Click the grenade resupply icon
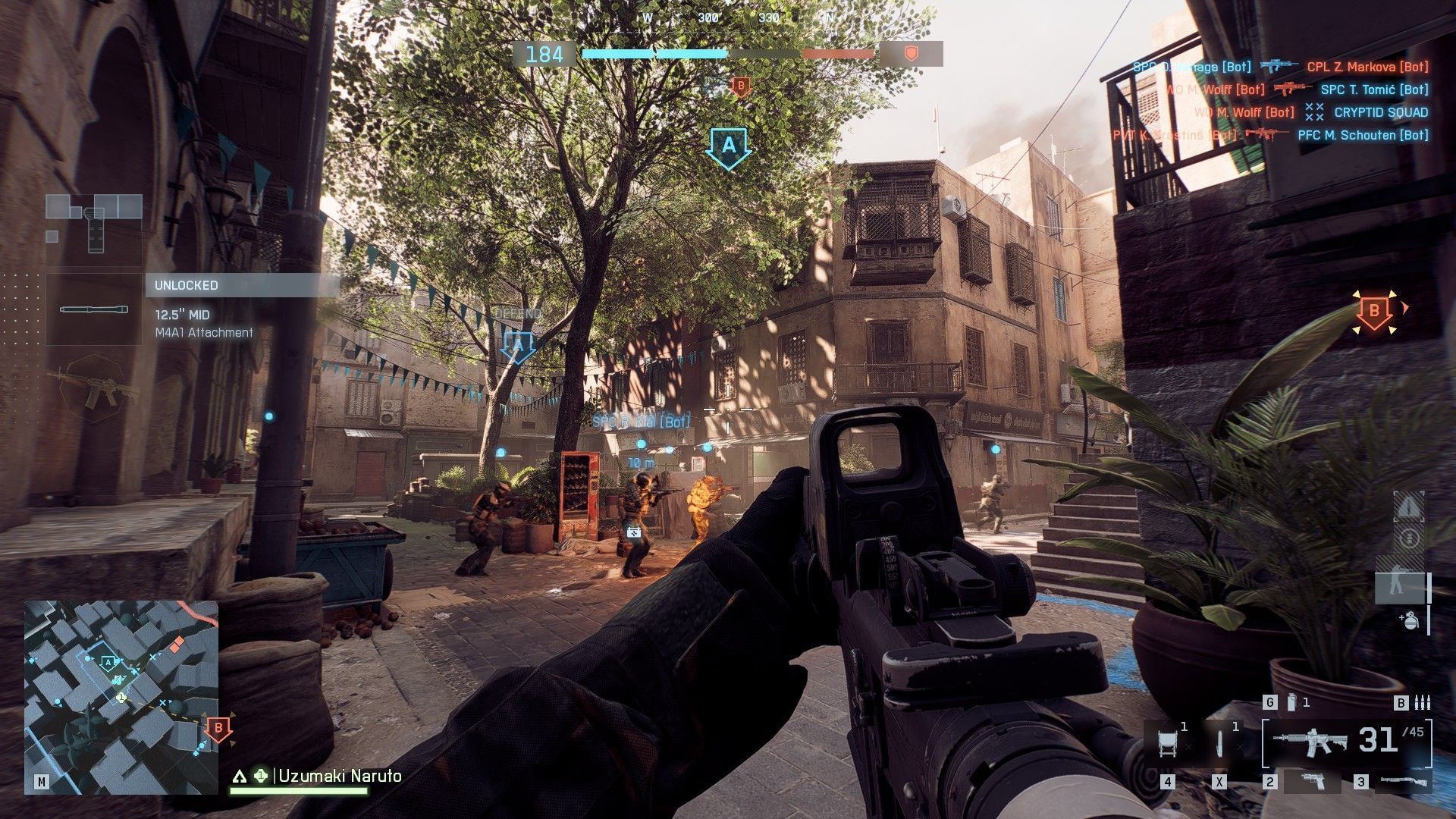Screen dimensions: 1456x819 1408,620
